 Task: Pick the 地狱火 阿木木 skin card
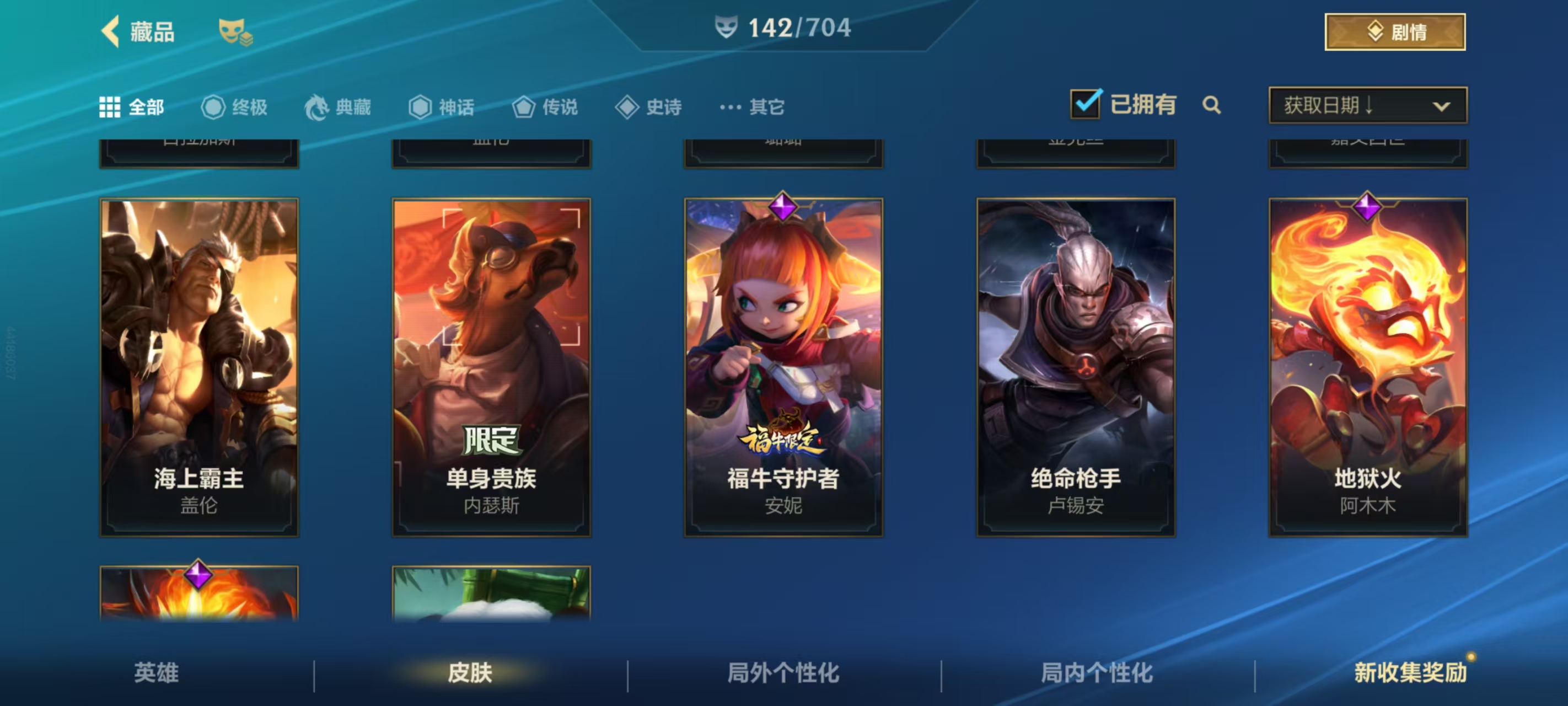(1368, 367)
